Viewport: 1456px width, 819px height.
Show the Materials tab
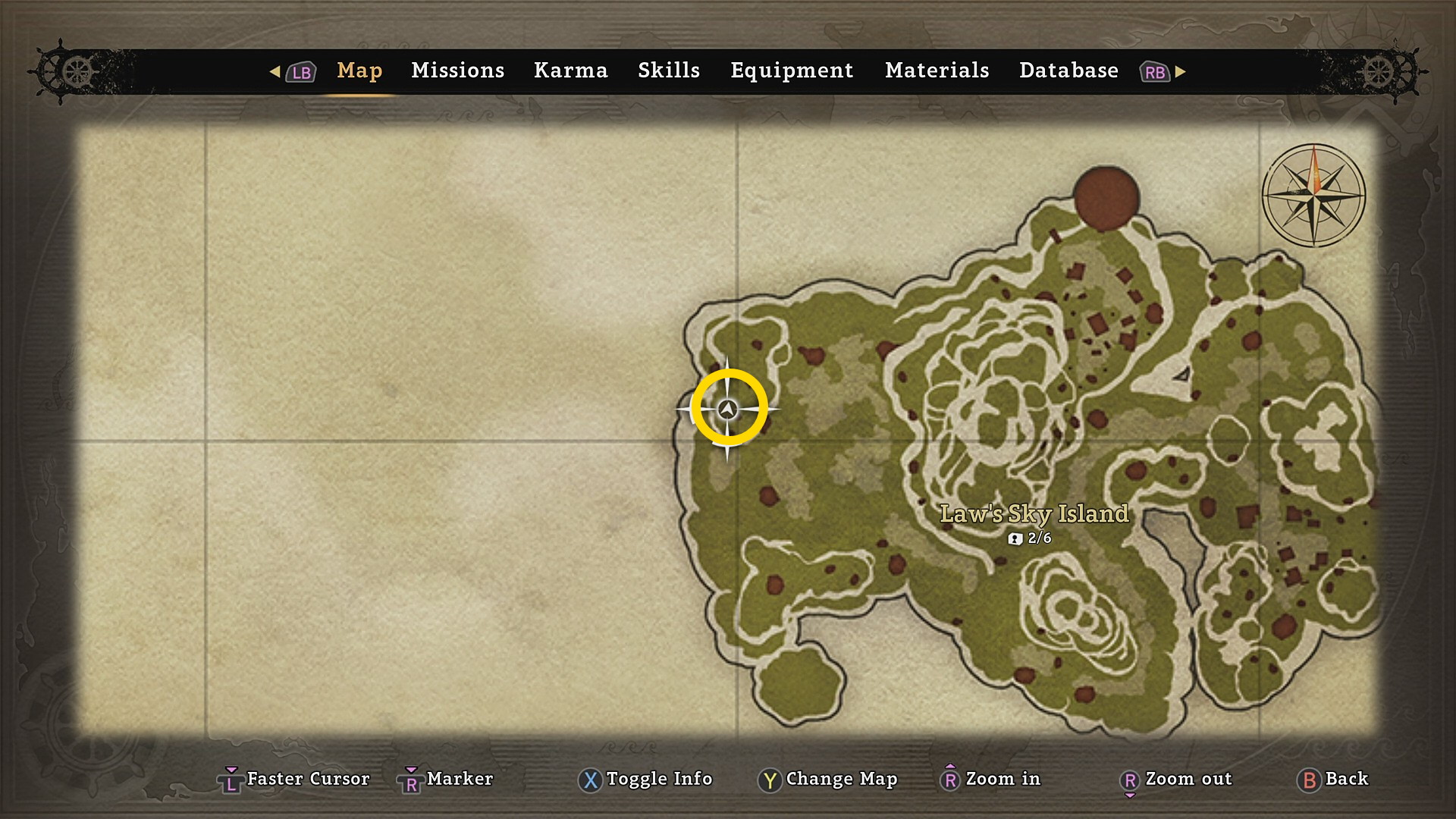point(937,71)
